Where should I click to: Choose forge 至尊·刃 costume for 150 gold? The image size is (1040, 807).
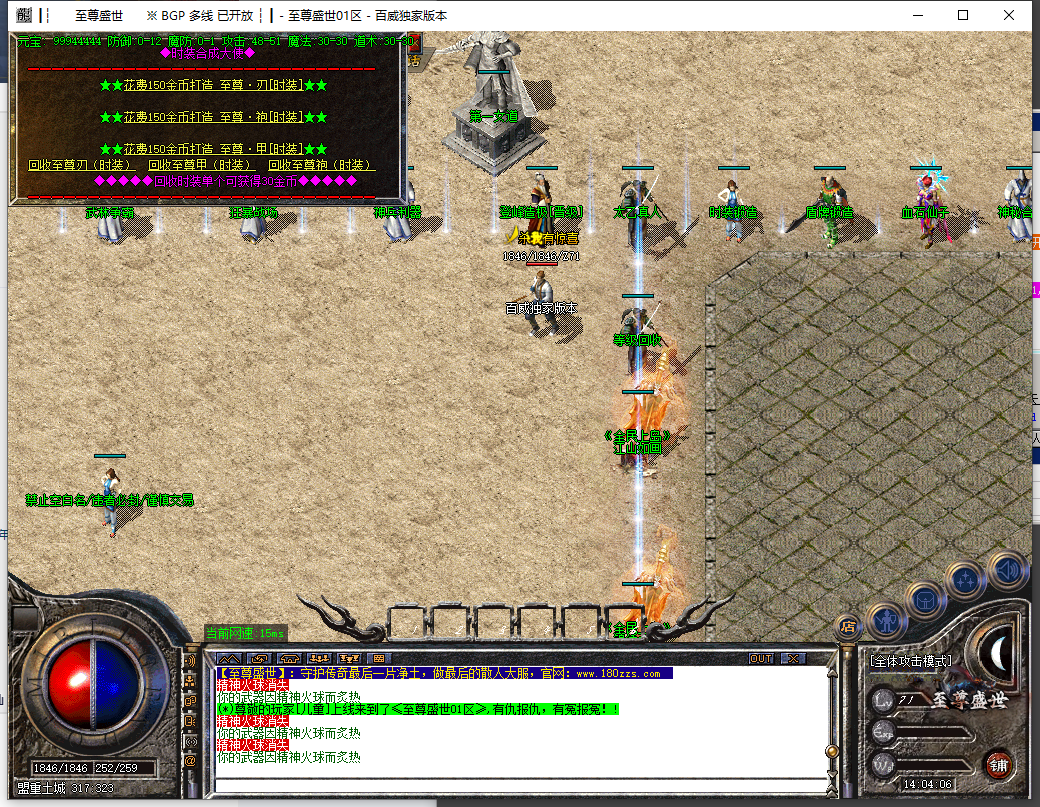click(213, 86)
